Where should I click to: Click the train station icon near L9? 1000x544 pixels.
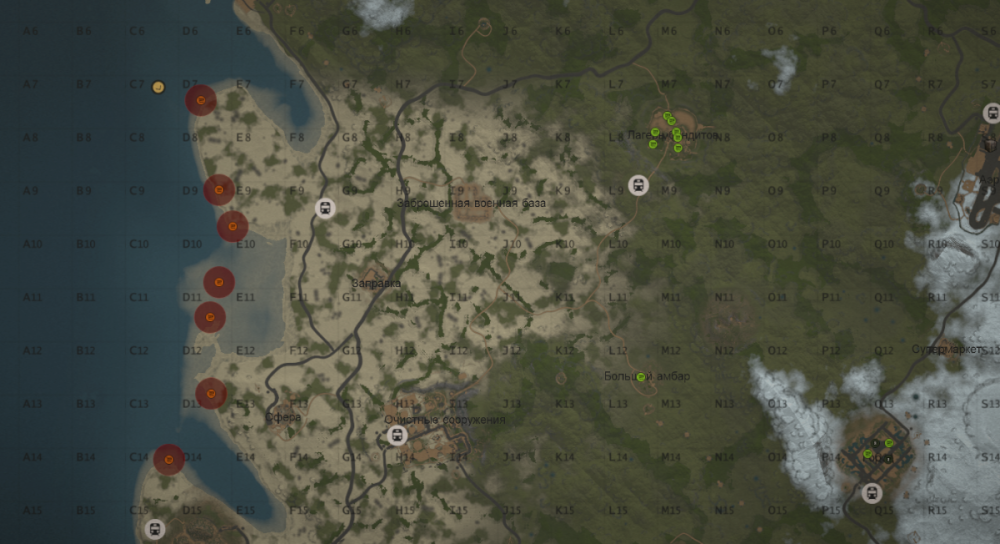[638, 185]
